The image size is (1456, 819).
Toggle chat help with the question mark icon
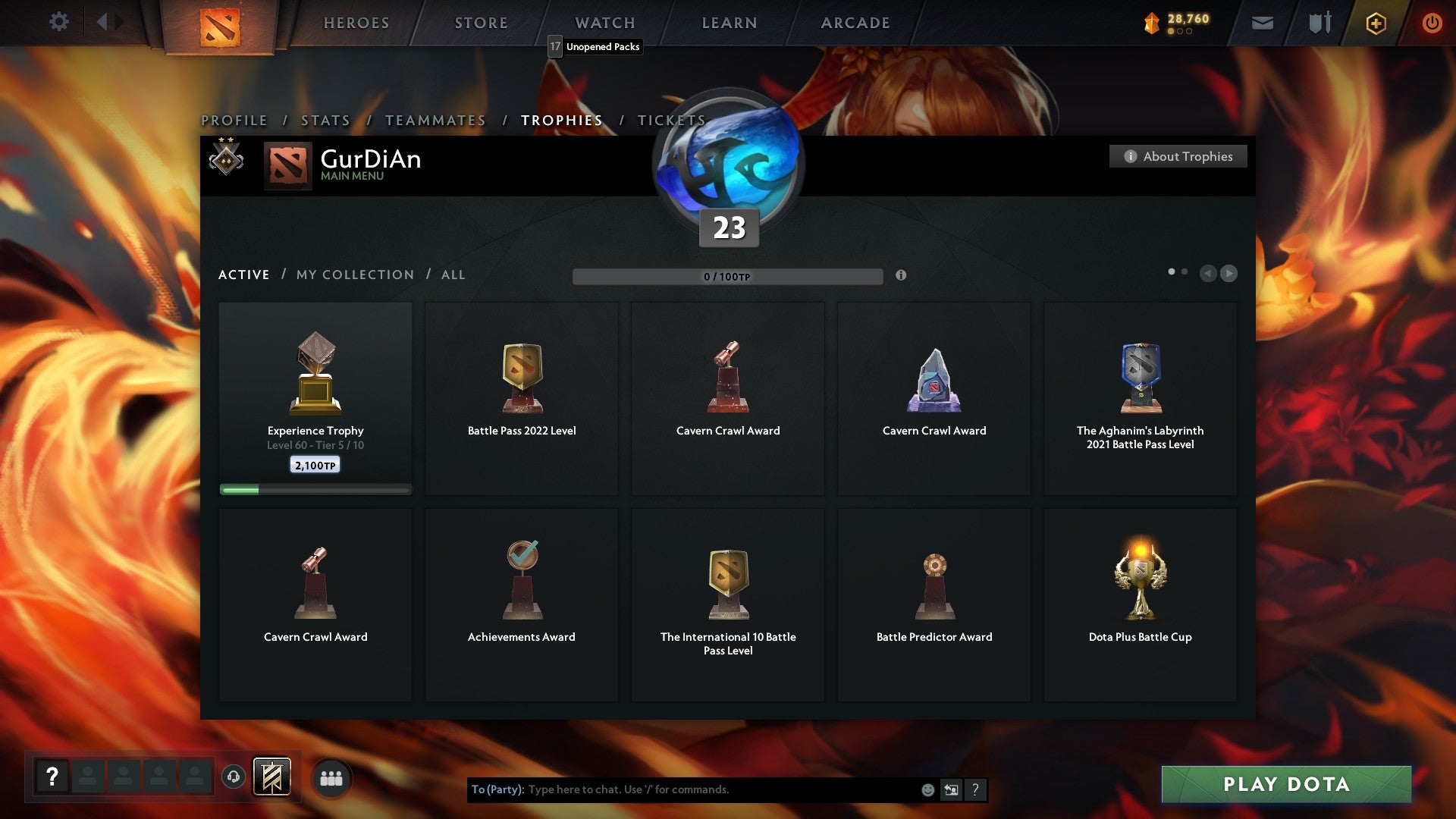tap(975, 789)
